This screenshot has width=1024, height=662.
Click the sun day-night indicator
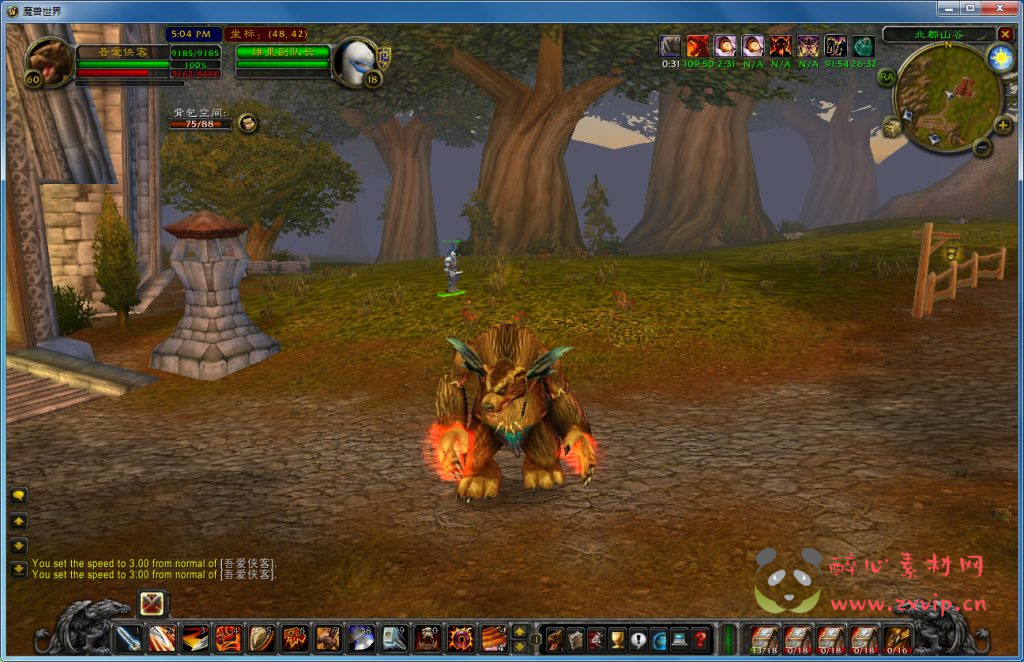999,58
